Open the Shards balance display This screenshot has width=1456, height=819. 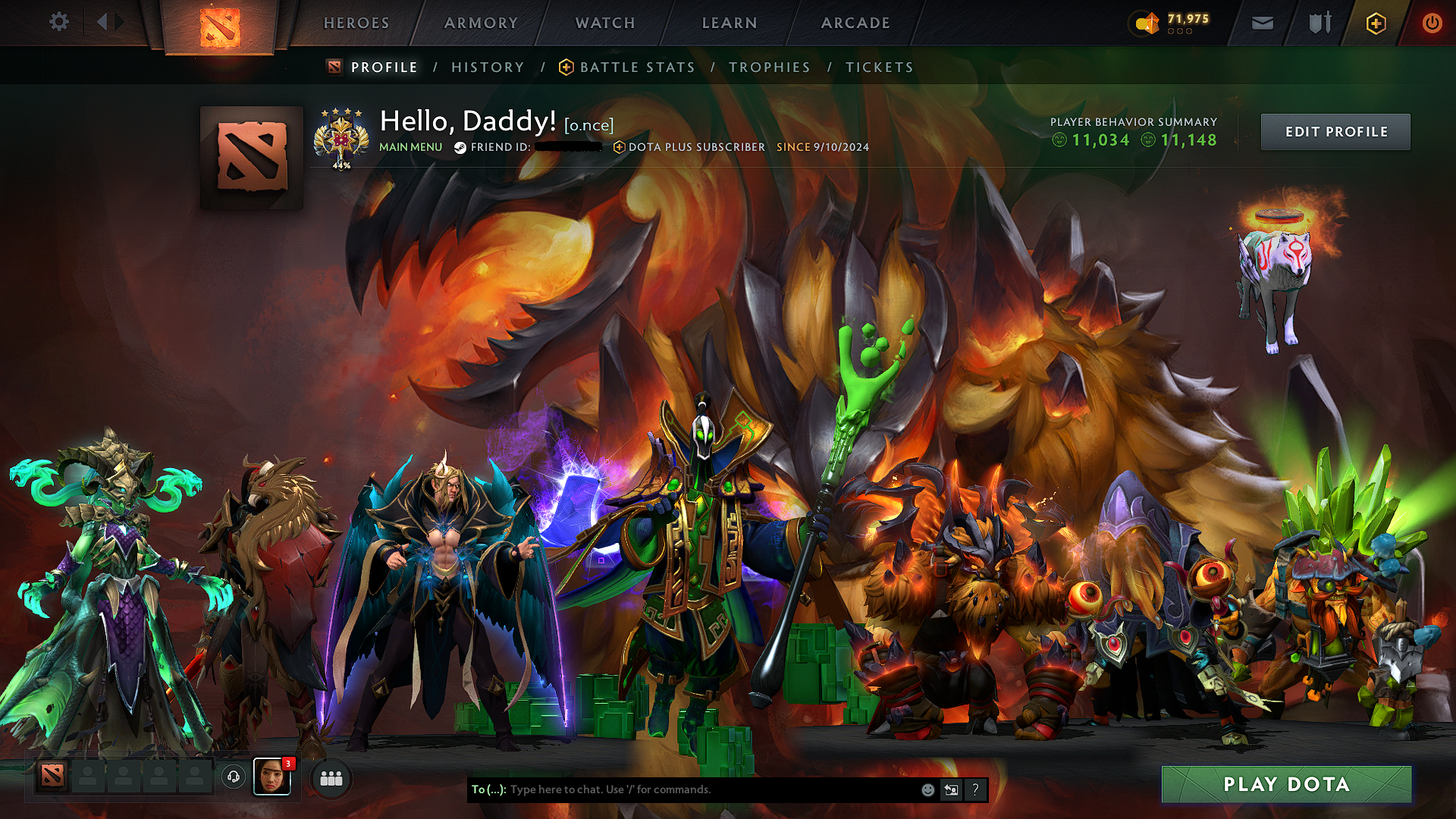1173,23
